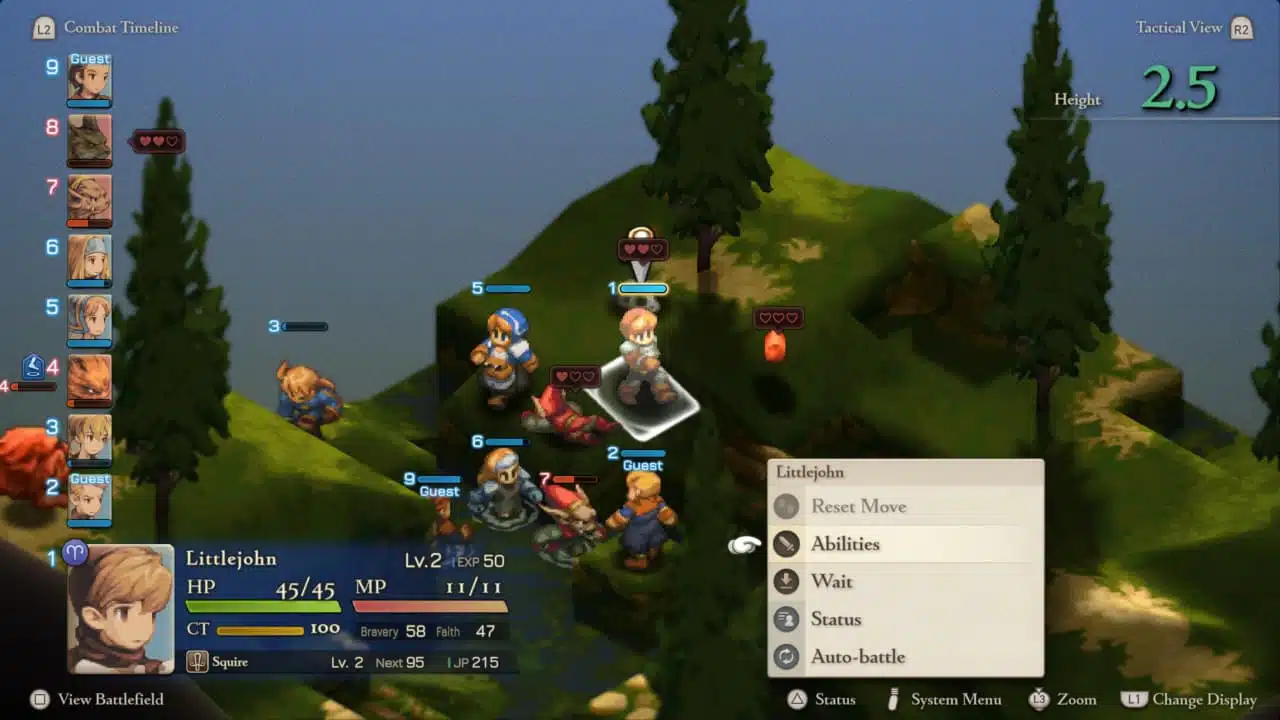Image resolution: width=1280 pixels, height=720 pixels.
Task: Start Auto-battle from the command menu
Action: (858, 657)
